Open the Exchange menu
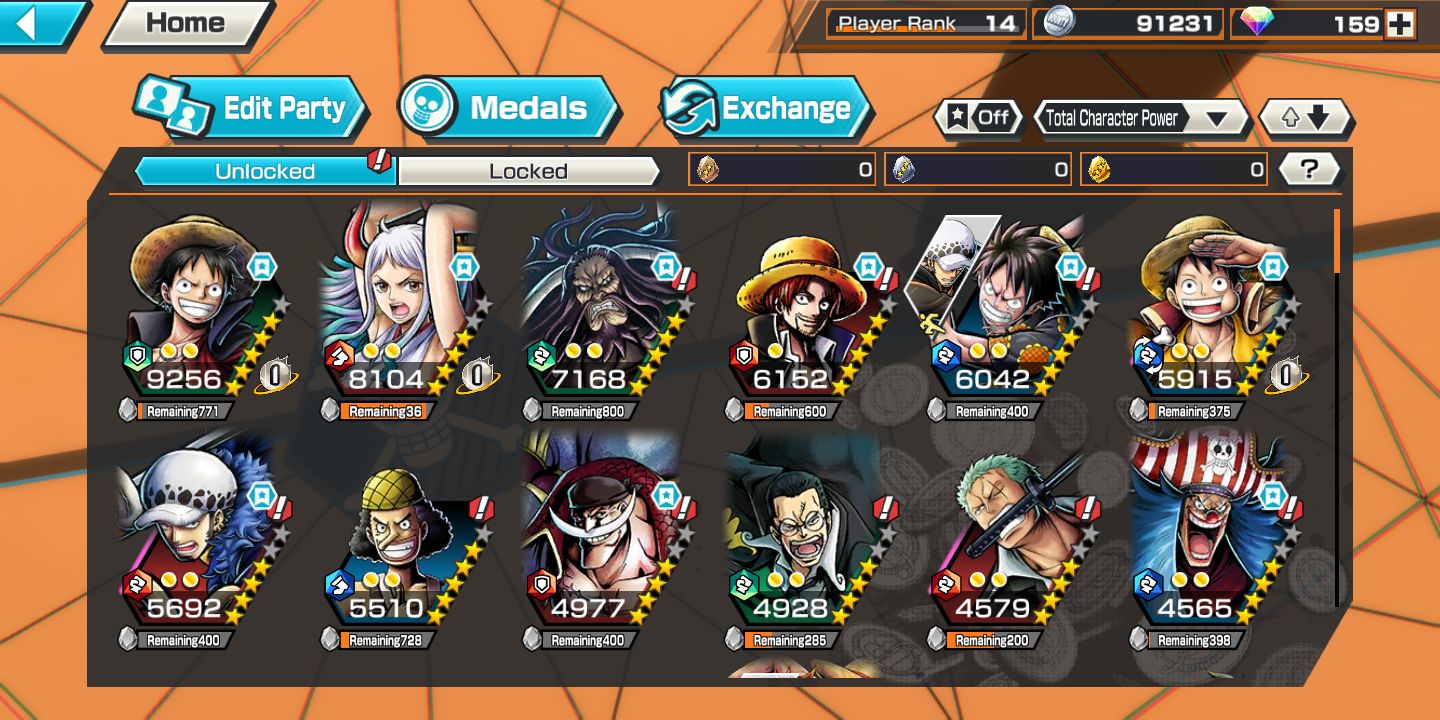 point(766,108)
